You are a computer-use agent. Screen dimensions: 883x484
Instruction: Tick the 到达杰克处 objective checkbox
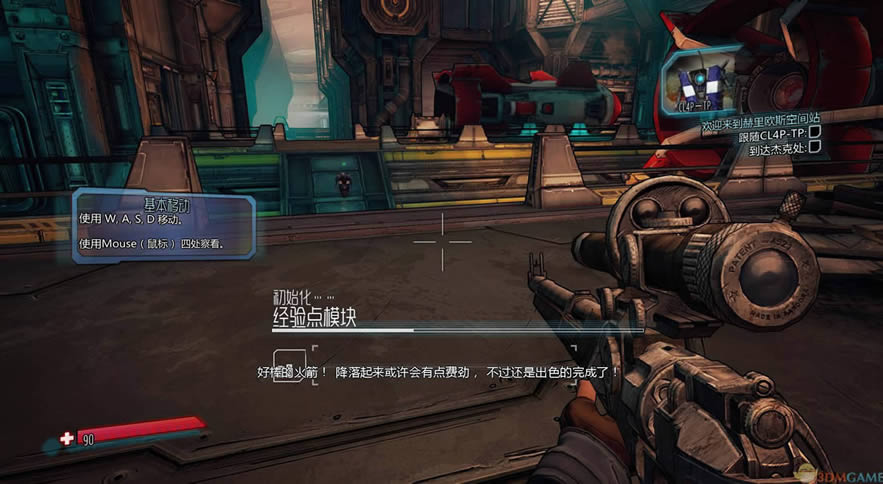[x=814, y=147]
